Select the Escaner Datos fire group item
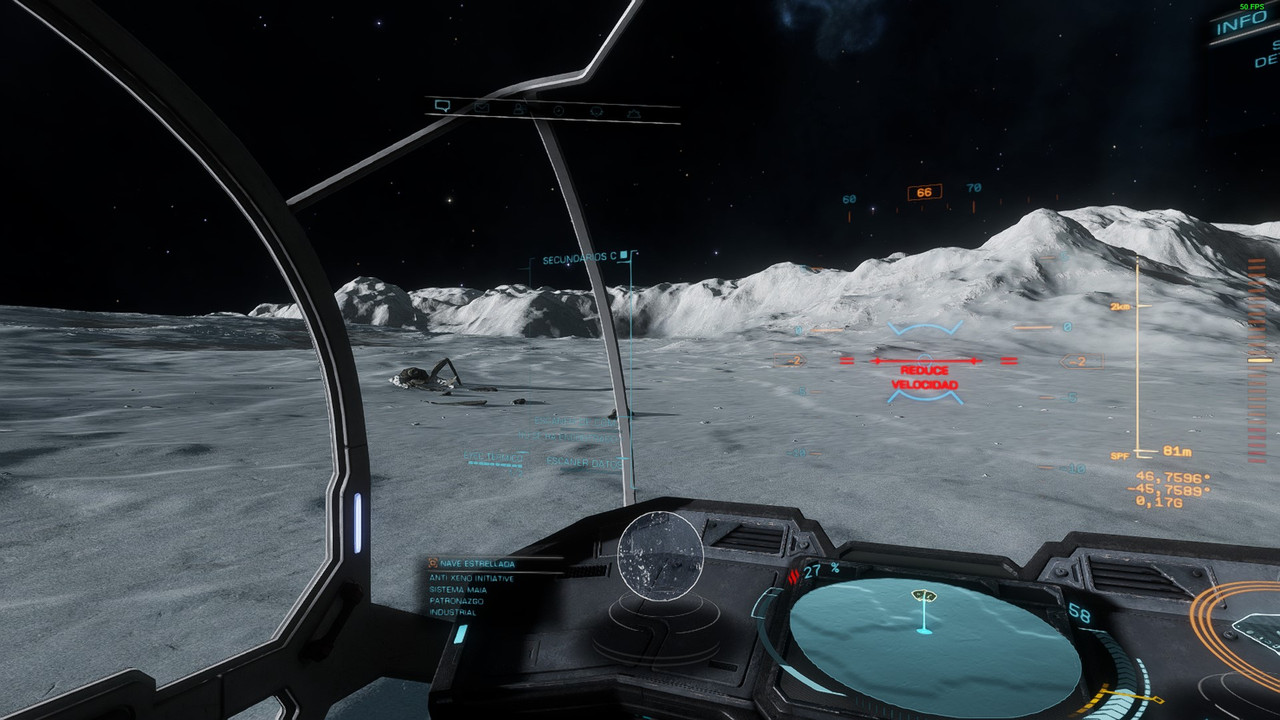 pyautogui.click(x=587, y=462)
